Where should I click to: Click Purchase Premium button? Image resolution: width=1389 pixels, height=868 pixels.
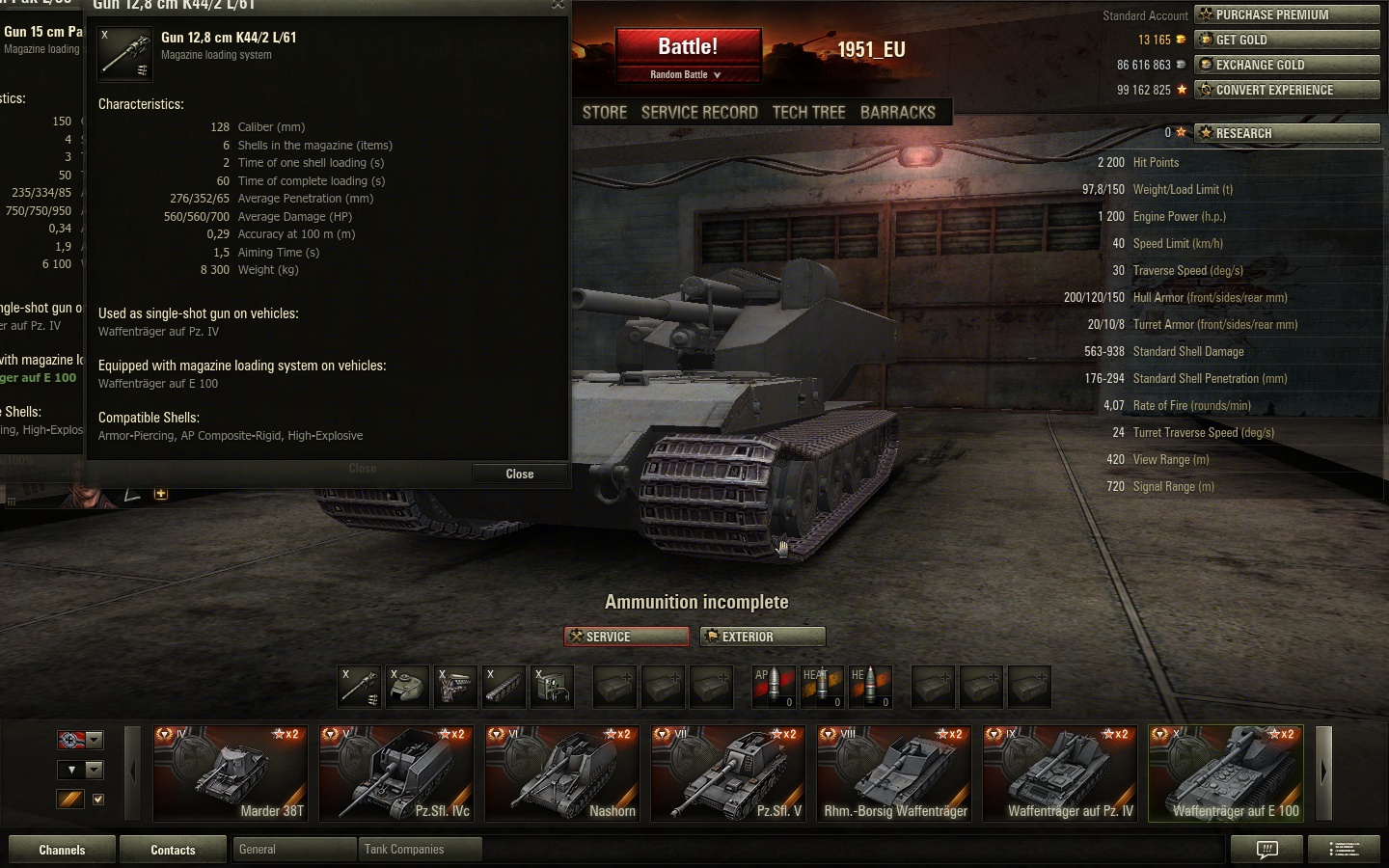(1287, 14)
